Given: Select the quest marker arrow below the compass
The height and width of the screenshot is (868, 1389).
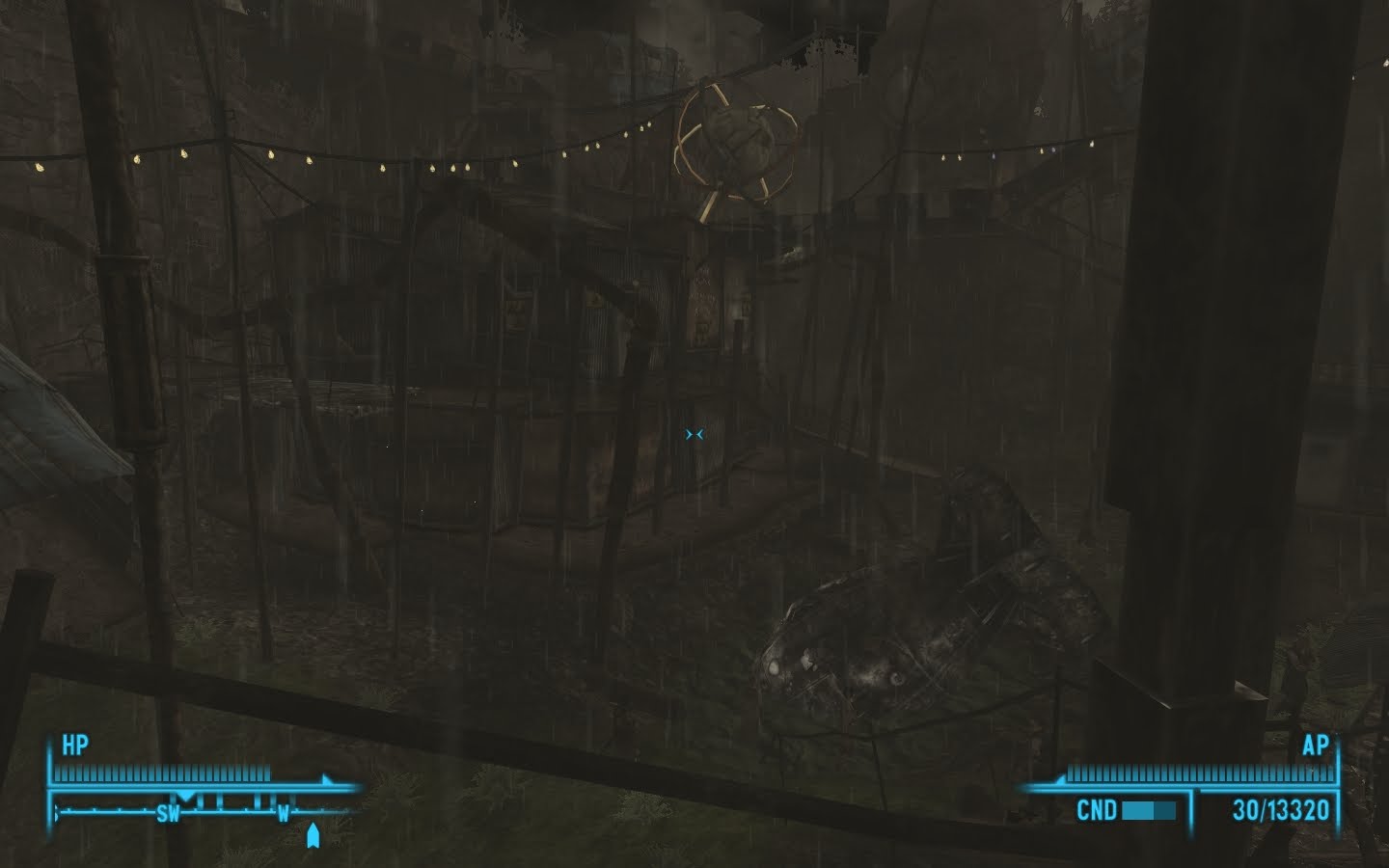Looking at the screenshot, I should 313,835.
